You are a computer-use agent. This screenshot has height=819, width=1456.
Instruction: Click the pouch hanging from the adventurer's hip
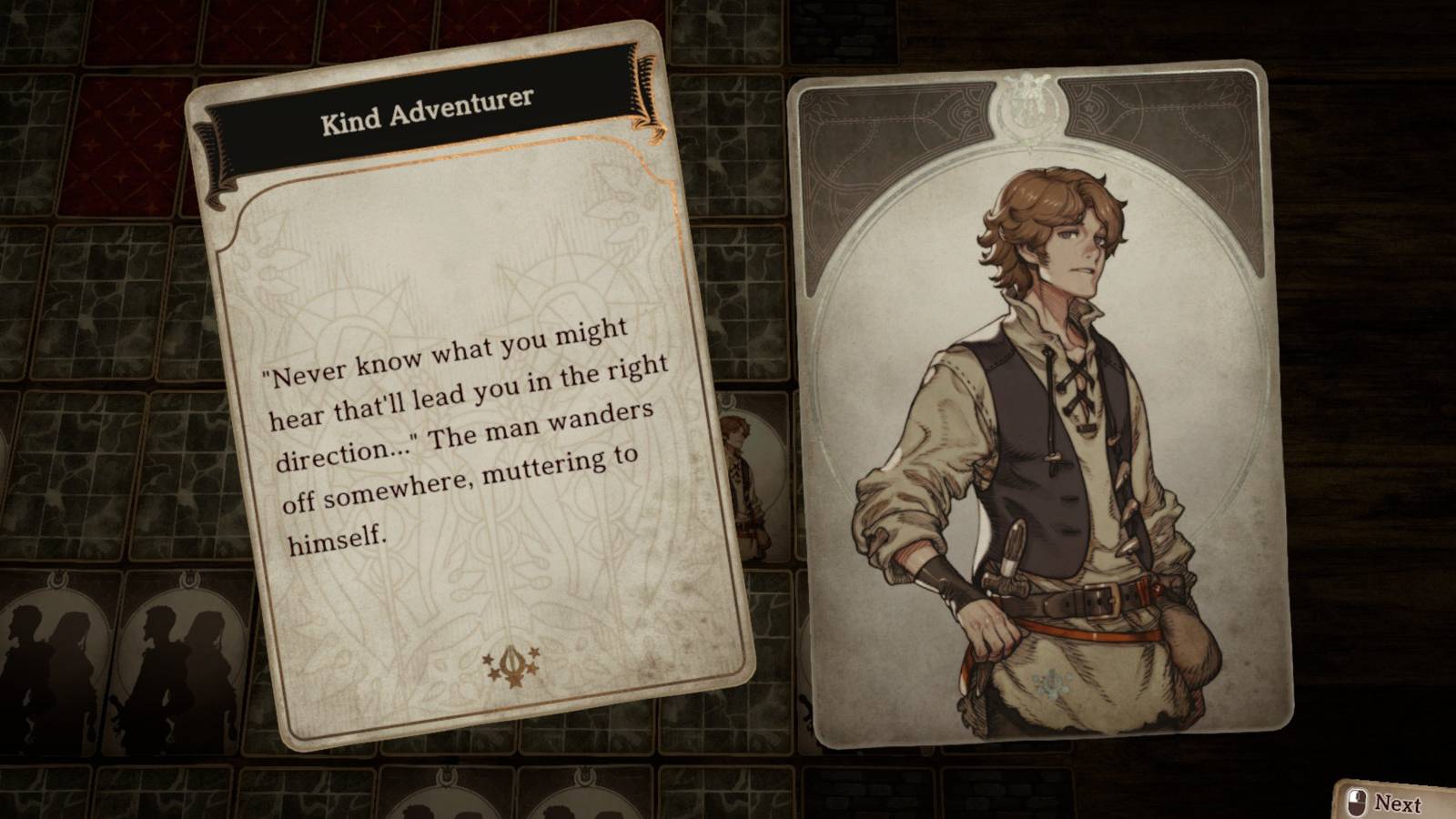pyautogui.click(x=1188, y=637)
